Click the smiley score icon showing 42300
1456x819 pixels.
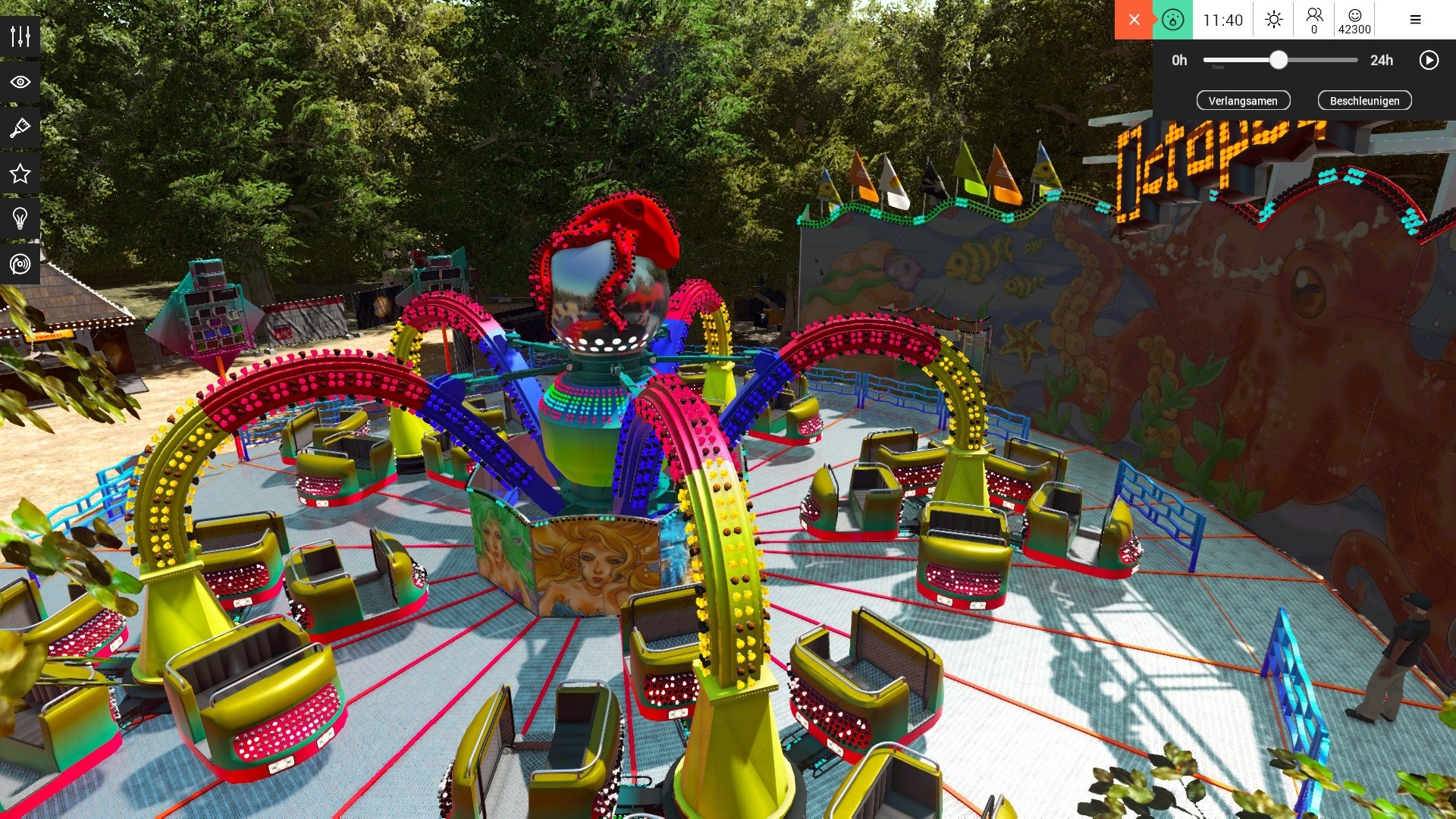coord(1356,20)
